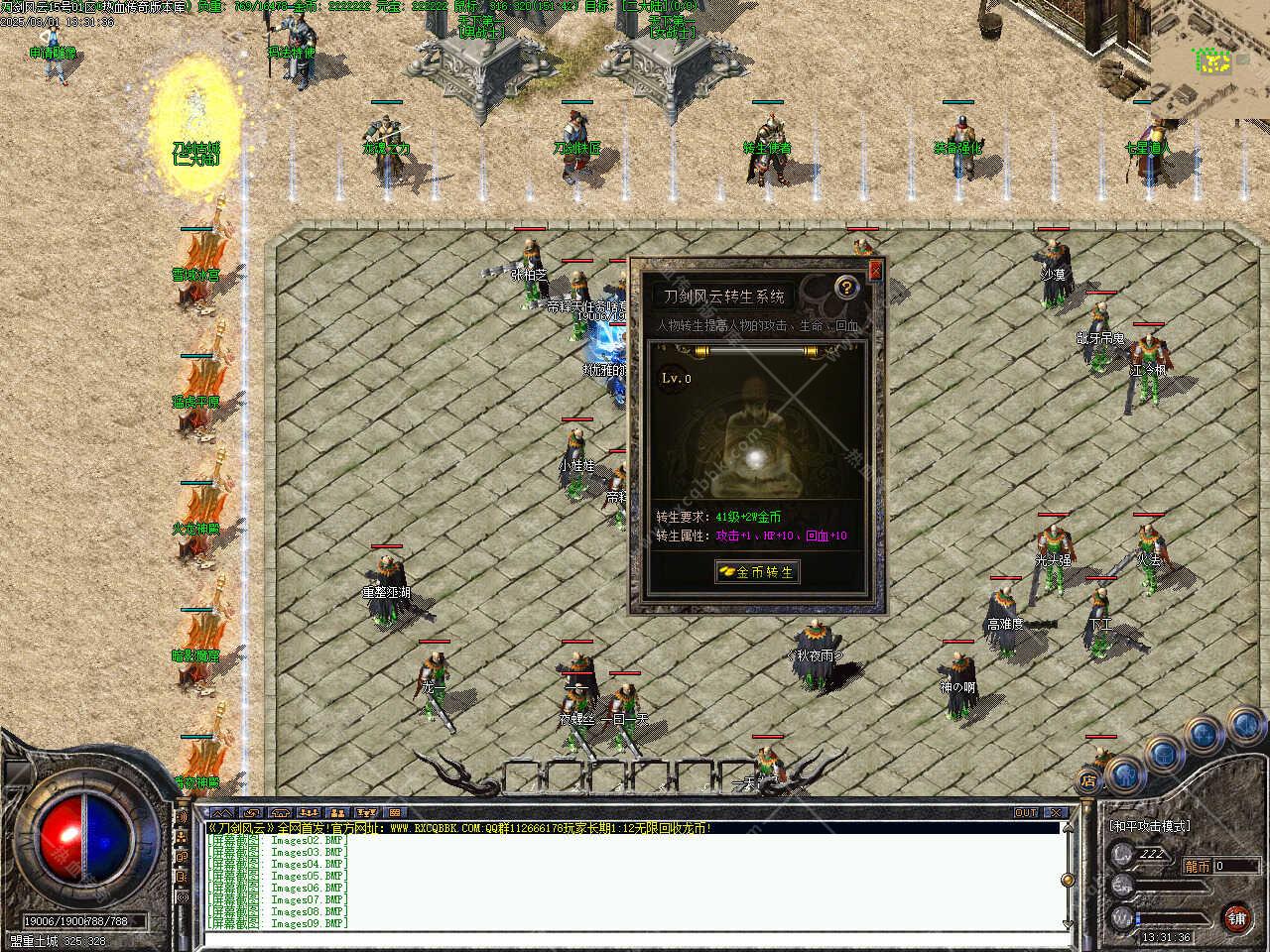Click the red 铺 stall button
This screenshot has width=1270, height=952.
click(x=1236, y=917)
